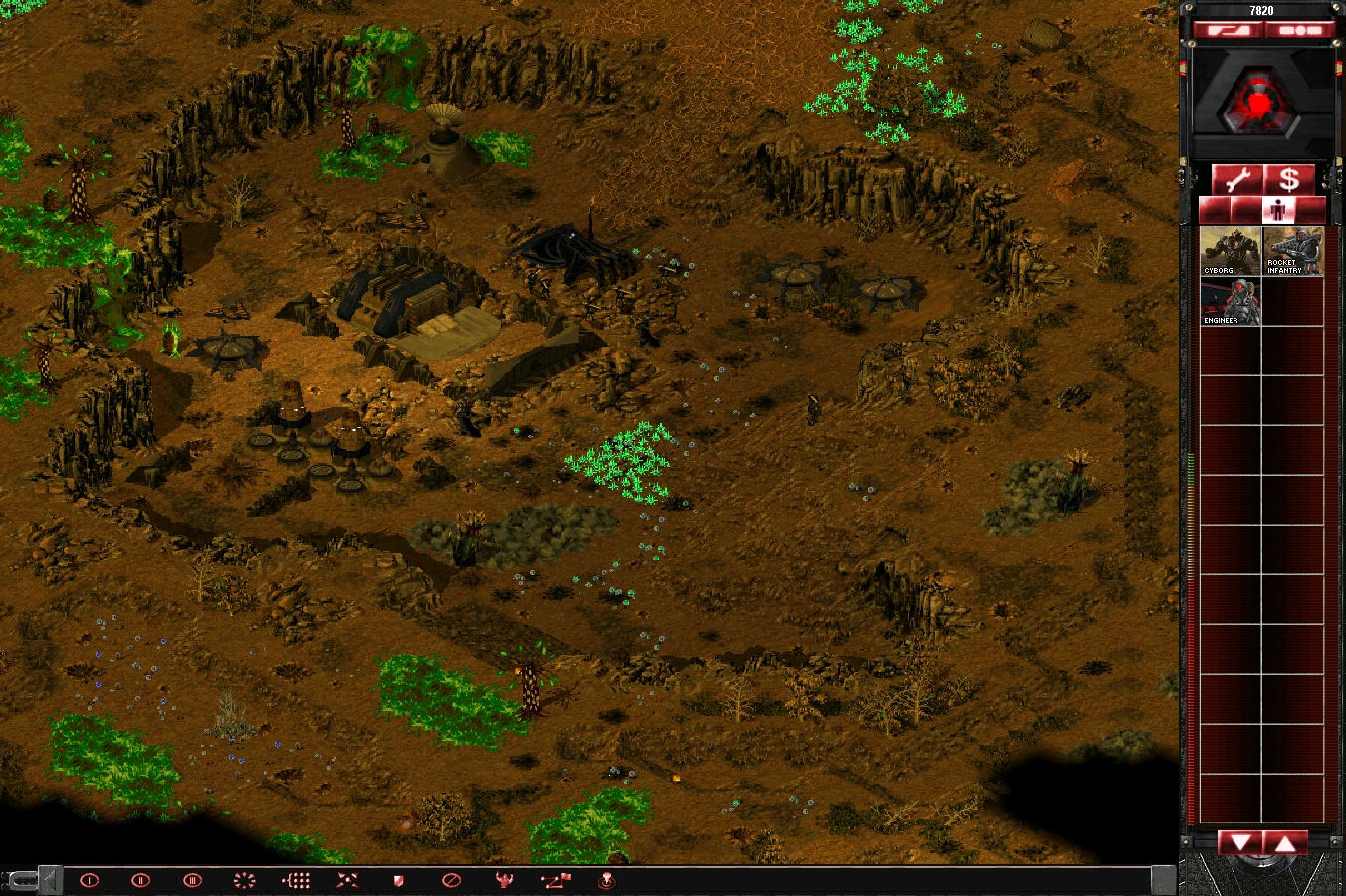Build a Rocket Infantry unit
1346x896 pixels.
coord(1292,251)
